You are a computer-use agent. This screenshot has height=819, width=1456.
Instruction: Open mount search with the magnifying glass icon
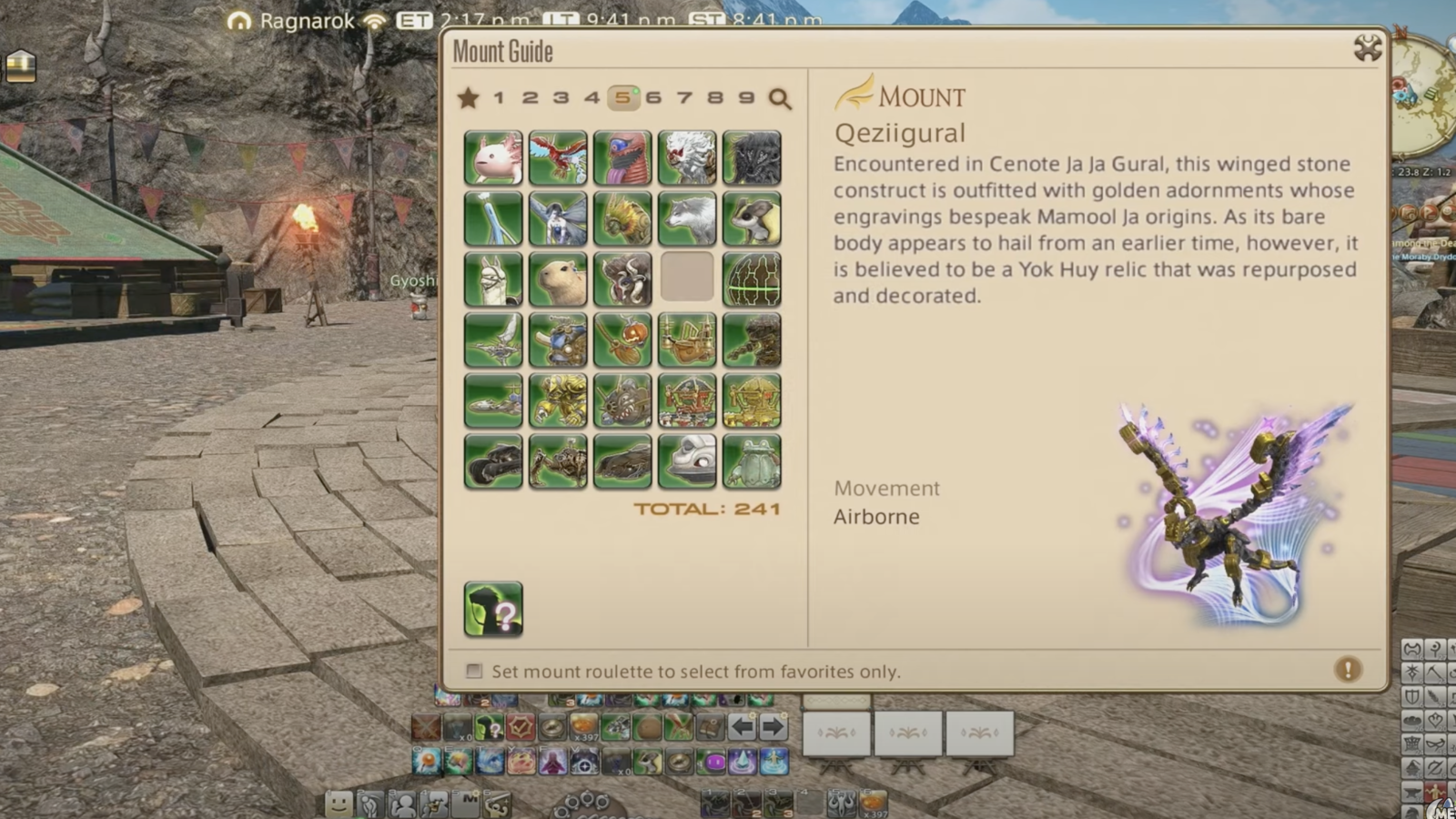779,99
